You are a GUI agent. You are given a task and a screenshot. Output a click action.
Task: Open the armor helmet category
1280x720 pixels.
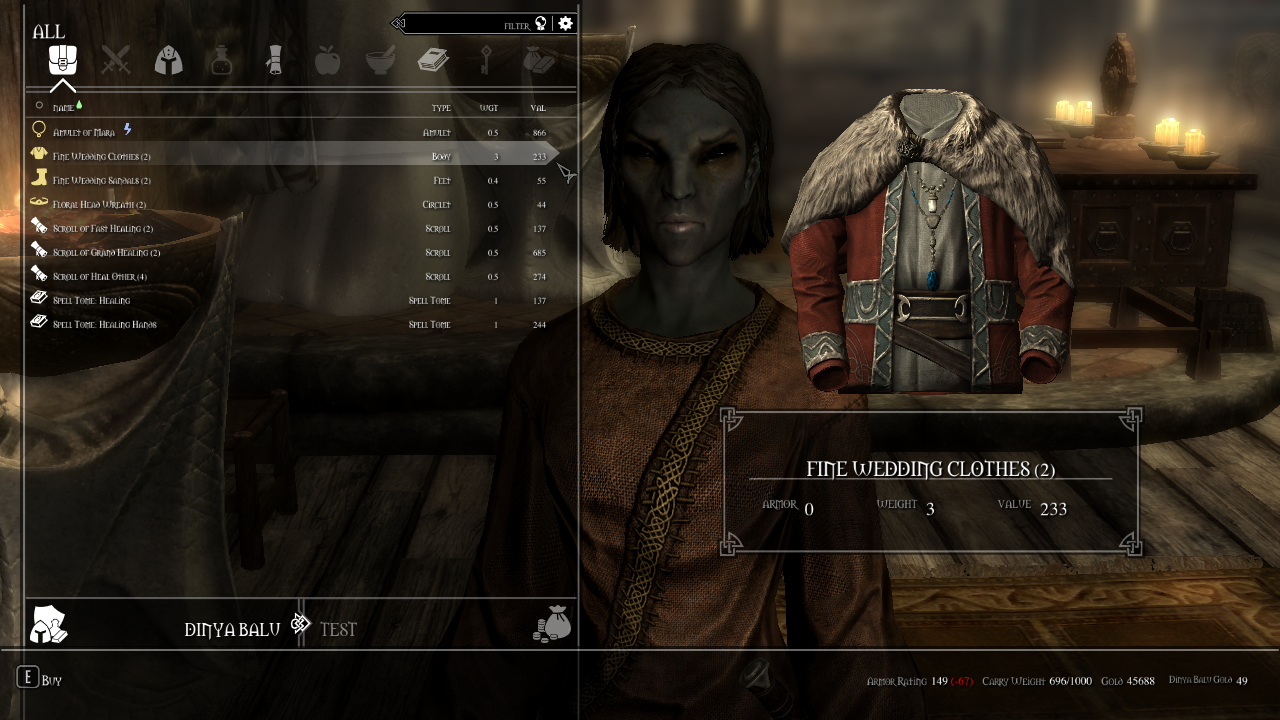[x=168, y=60]
